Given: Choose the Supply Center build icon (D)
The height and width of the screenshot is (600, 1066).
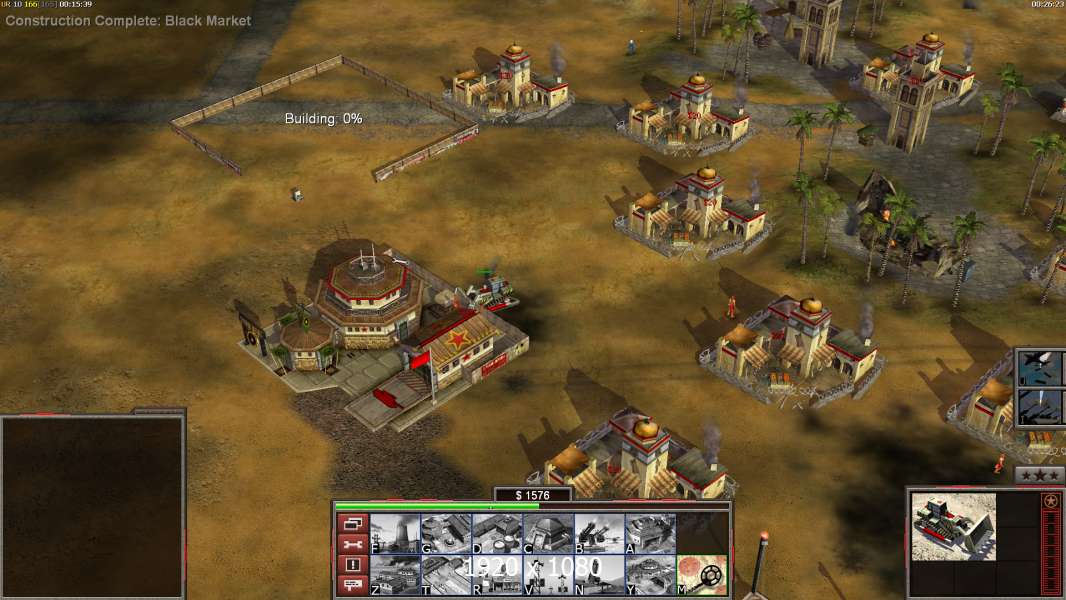Looking at the screenshot, I should 497,533.
